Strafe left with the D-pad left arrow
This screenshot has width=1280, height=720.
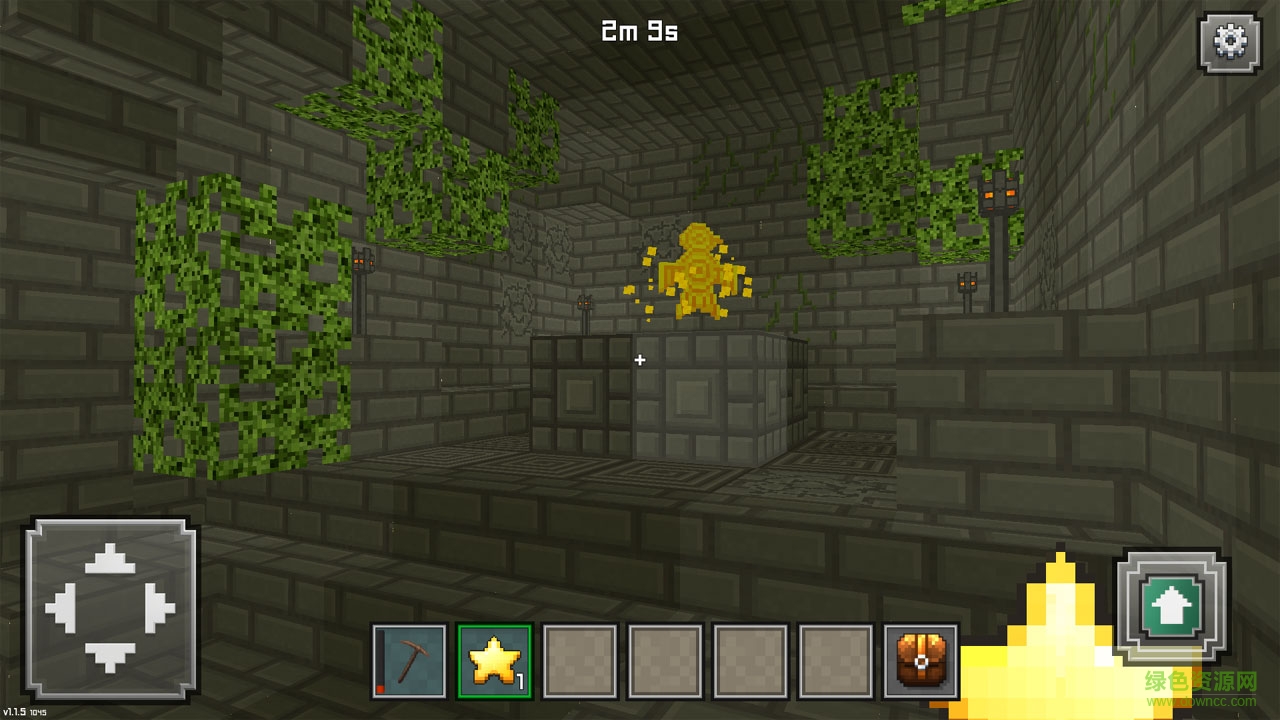pos(62,608)
